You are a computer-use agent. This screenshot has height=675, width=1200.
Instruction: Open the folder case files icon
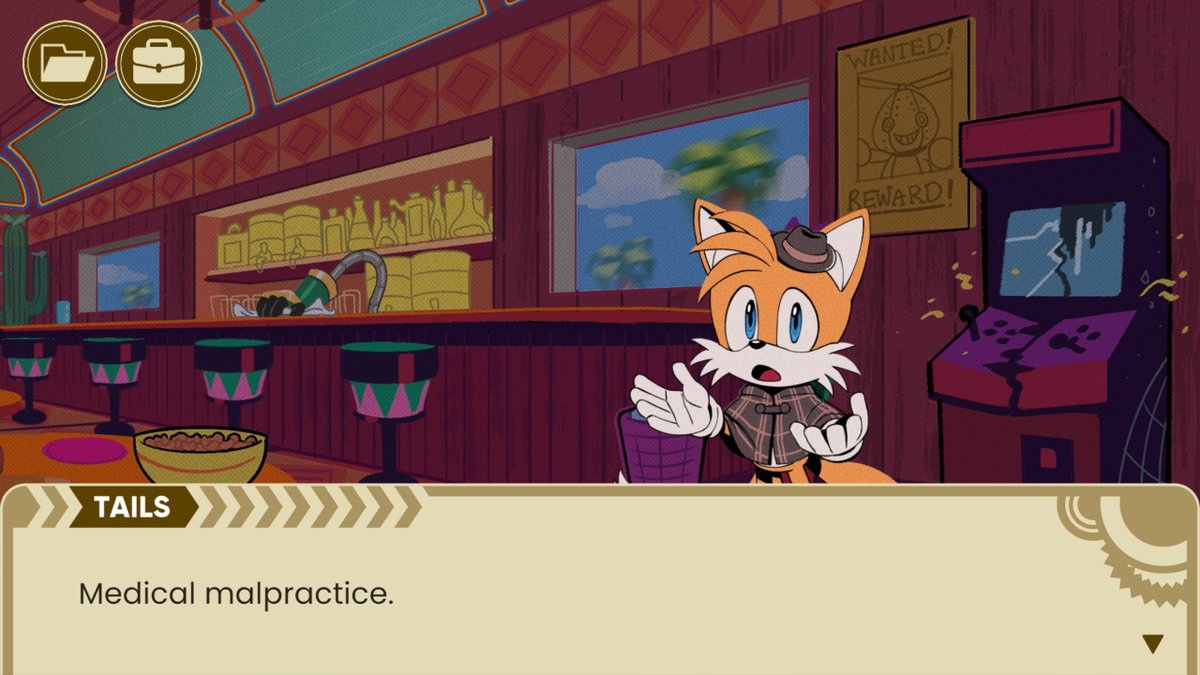(65, 62)
